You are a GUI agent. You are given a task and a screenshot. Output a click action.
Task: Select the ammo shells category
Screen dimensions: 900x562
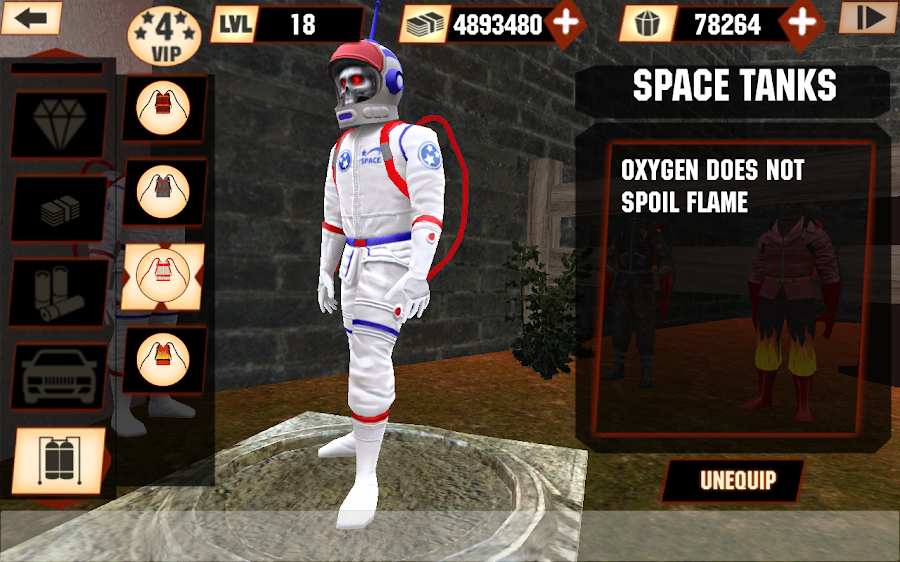(x=59, y=292)
